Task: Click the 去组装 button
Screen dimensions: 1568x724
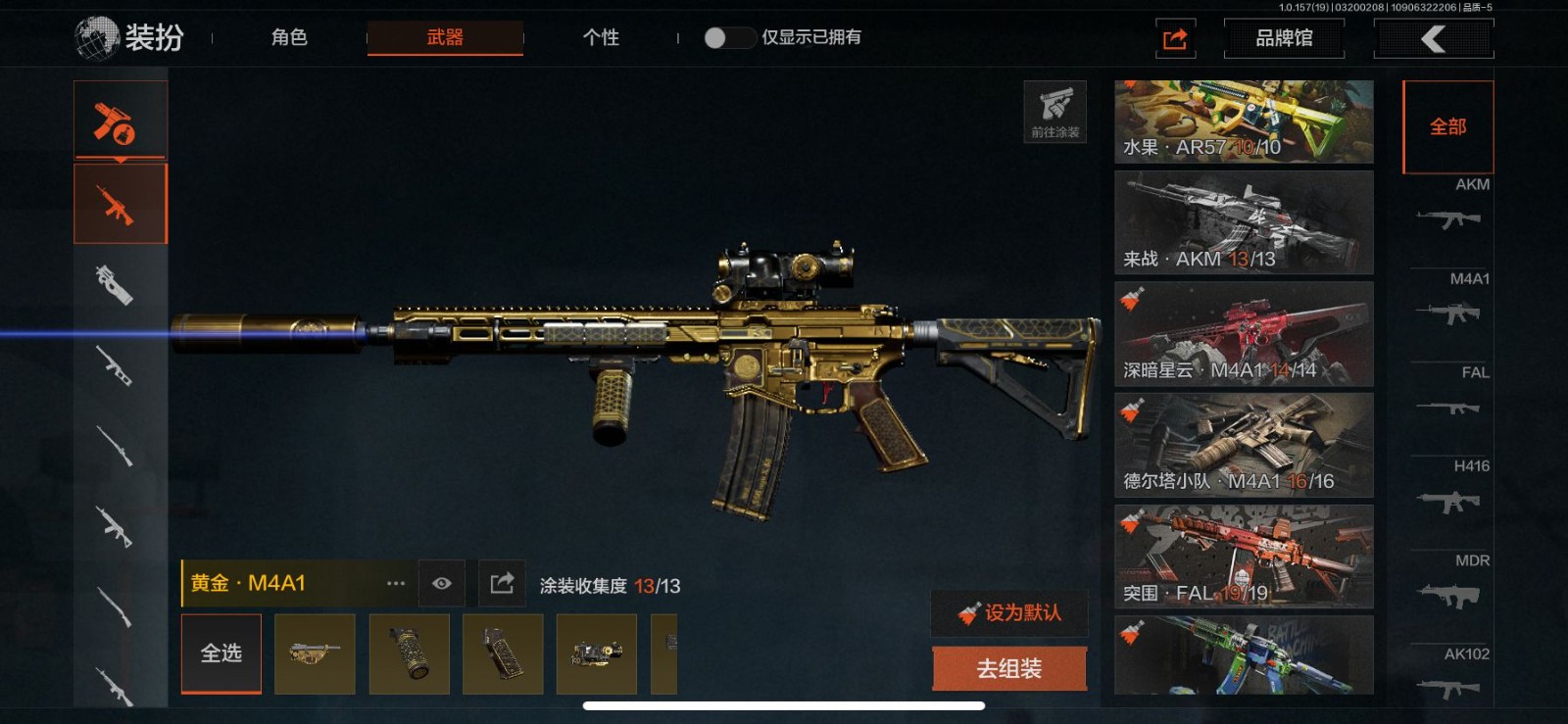Action: pyautogui.click(x=1009, y=669)
